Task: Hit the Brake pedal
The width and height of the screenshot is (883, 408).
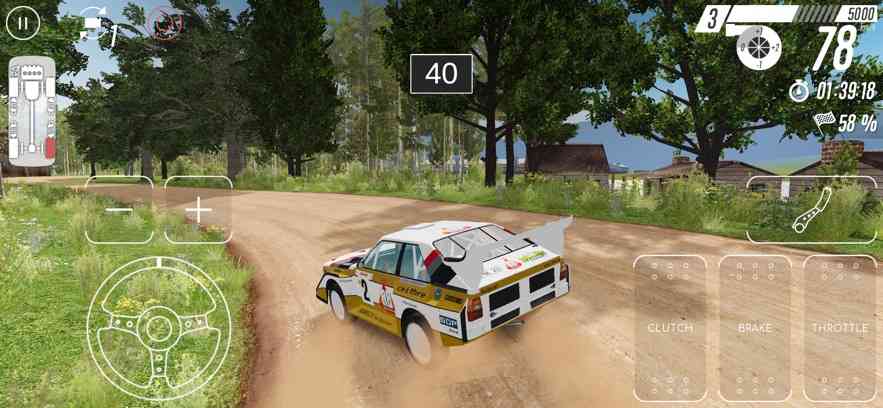Action: [755, 328]
